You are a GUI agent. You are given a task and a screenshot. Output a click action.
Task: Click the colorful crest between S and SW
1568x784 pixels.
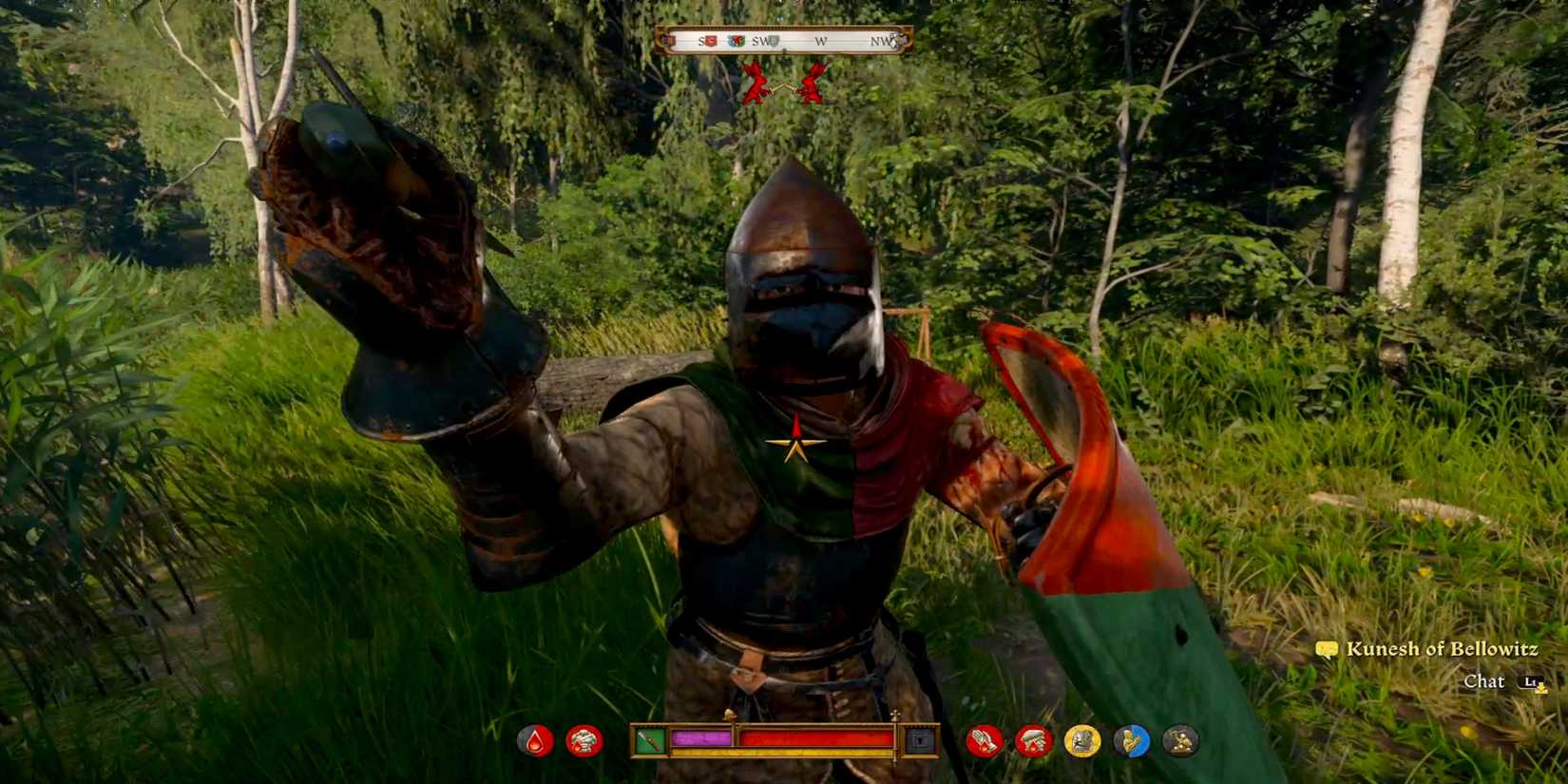(x=736, y=41)
